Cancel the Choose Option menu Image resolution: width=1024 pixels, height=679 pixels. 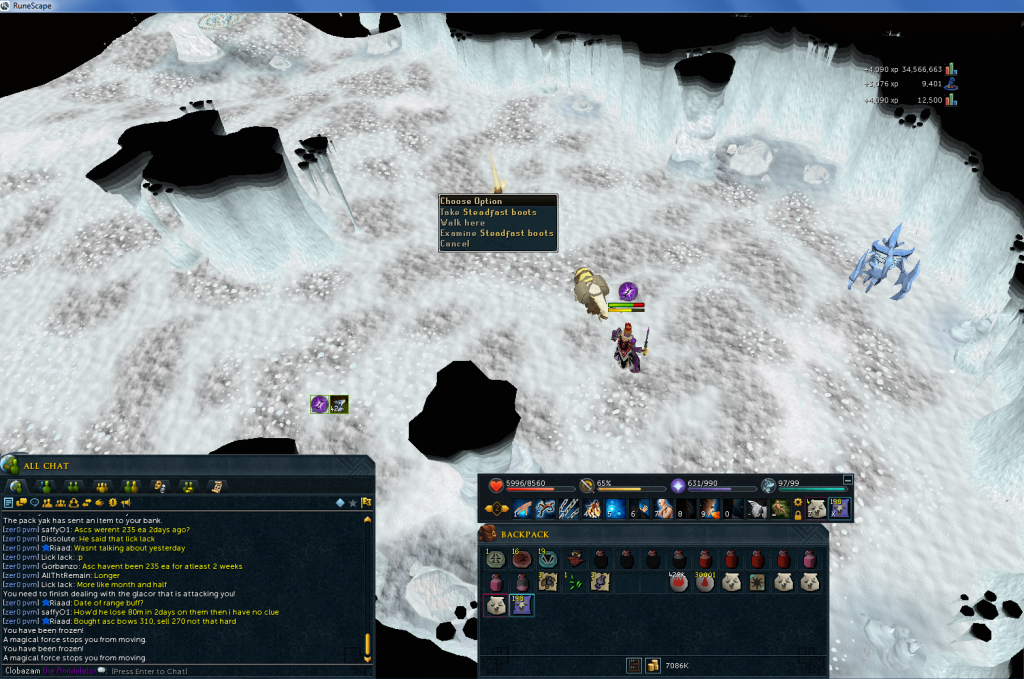coord(454,244)
